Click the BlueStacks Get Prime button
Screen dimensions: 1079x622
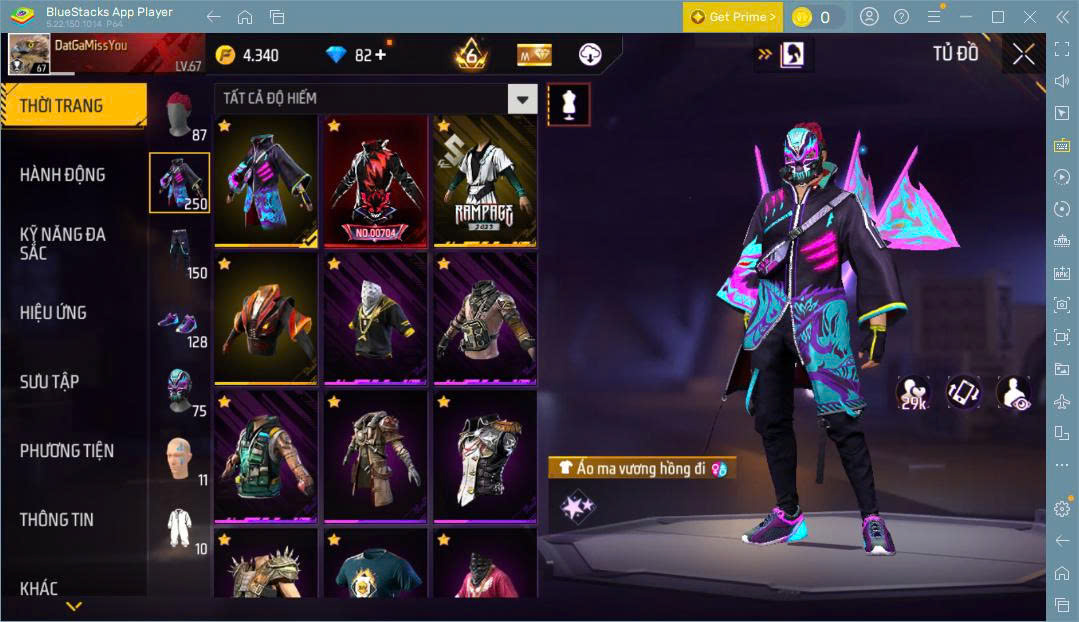[732, 17]
